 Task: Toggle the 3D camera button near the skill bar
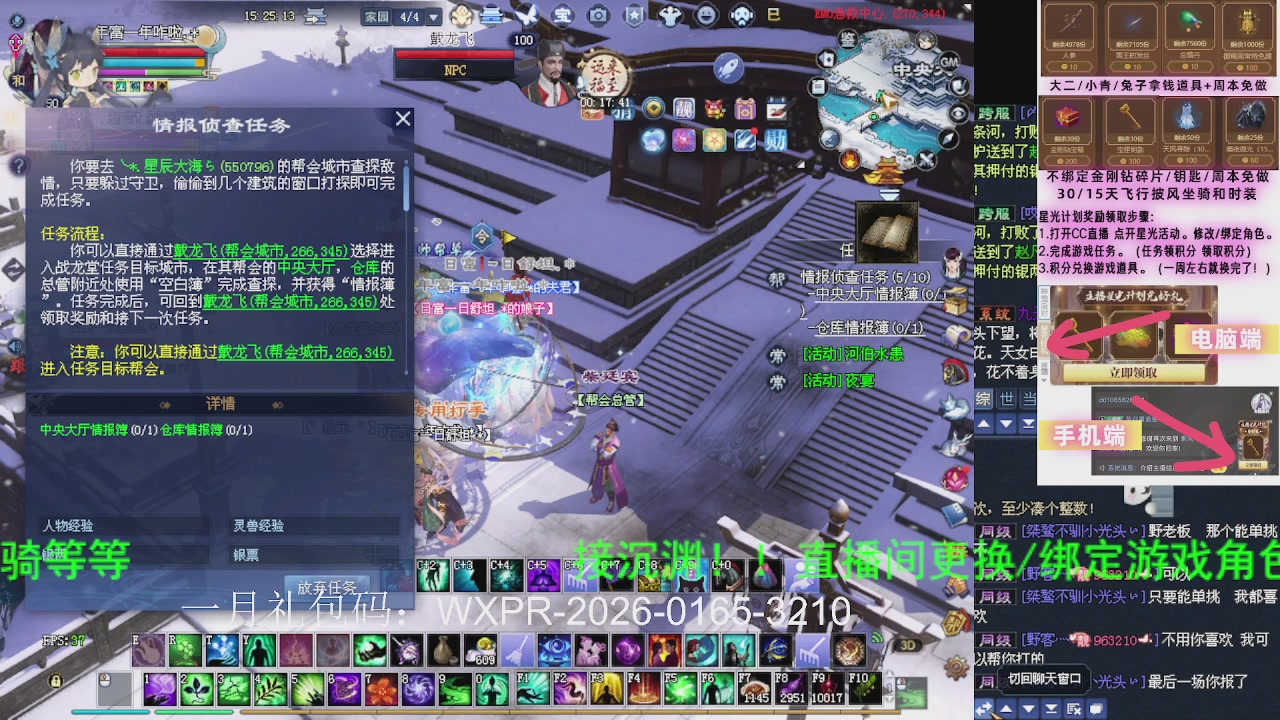click(907, 645)
